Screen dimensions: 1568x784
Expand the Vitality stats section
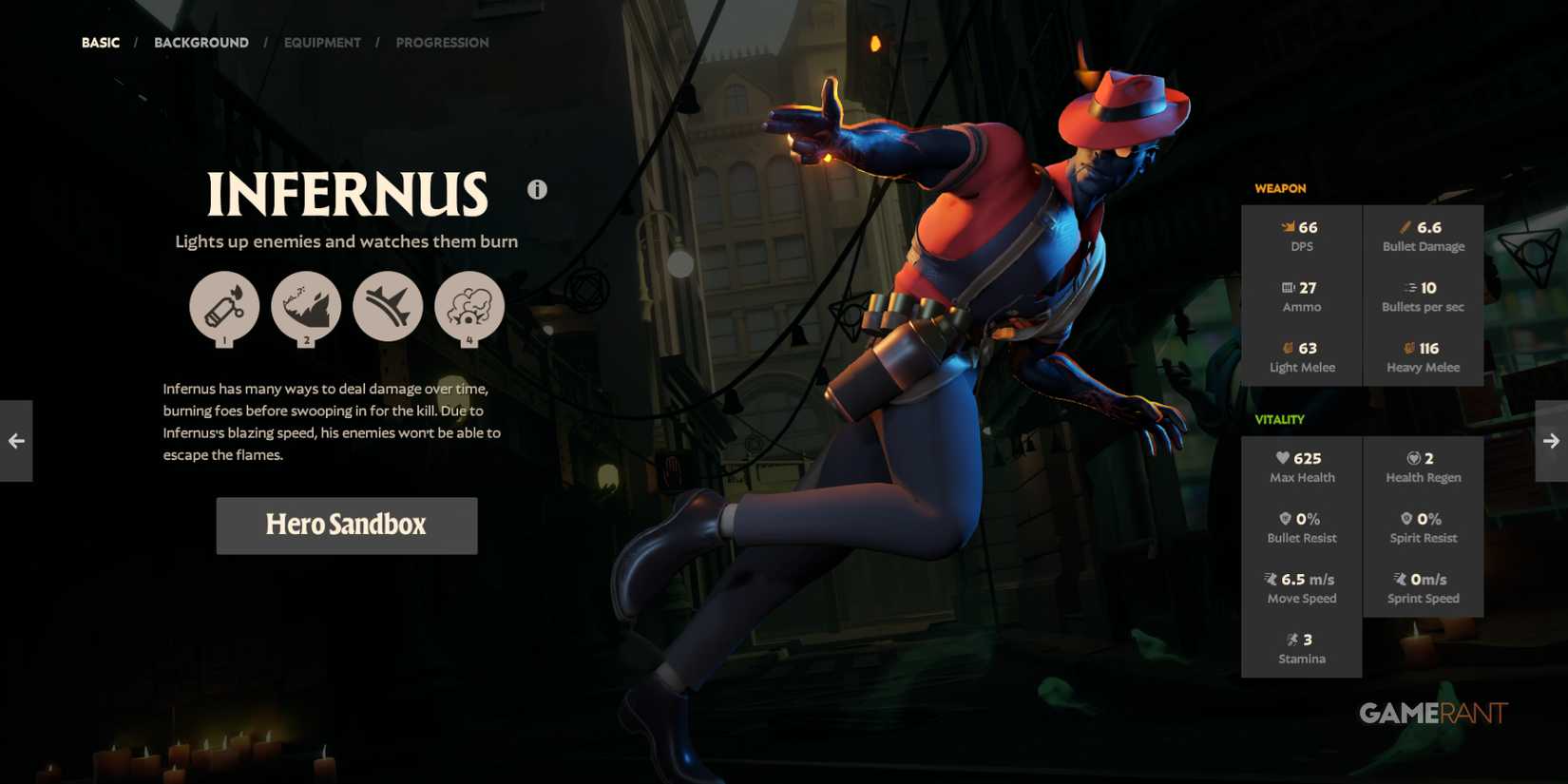tap(1279, 419)
